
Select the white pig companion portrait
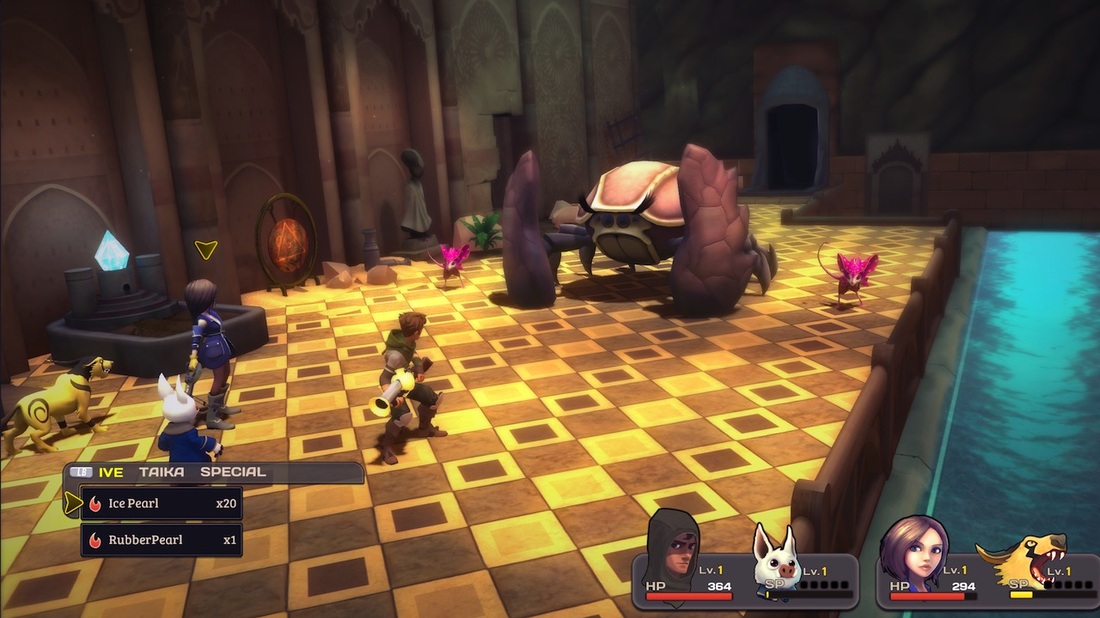[x=778, y=560]
